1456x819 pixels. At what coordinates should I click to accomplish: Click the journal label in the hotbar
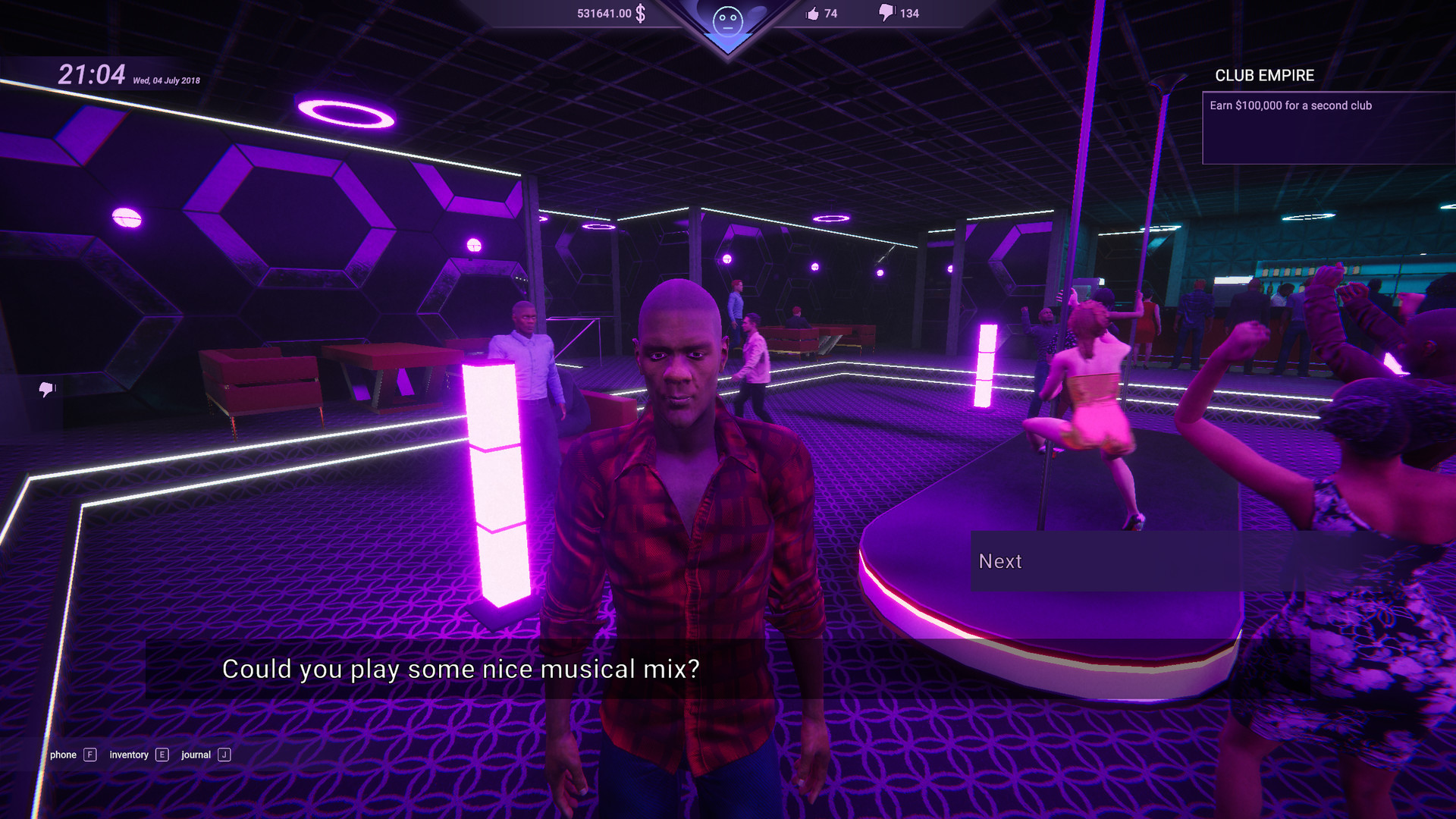(196, 755)
